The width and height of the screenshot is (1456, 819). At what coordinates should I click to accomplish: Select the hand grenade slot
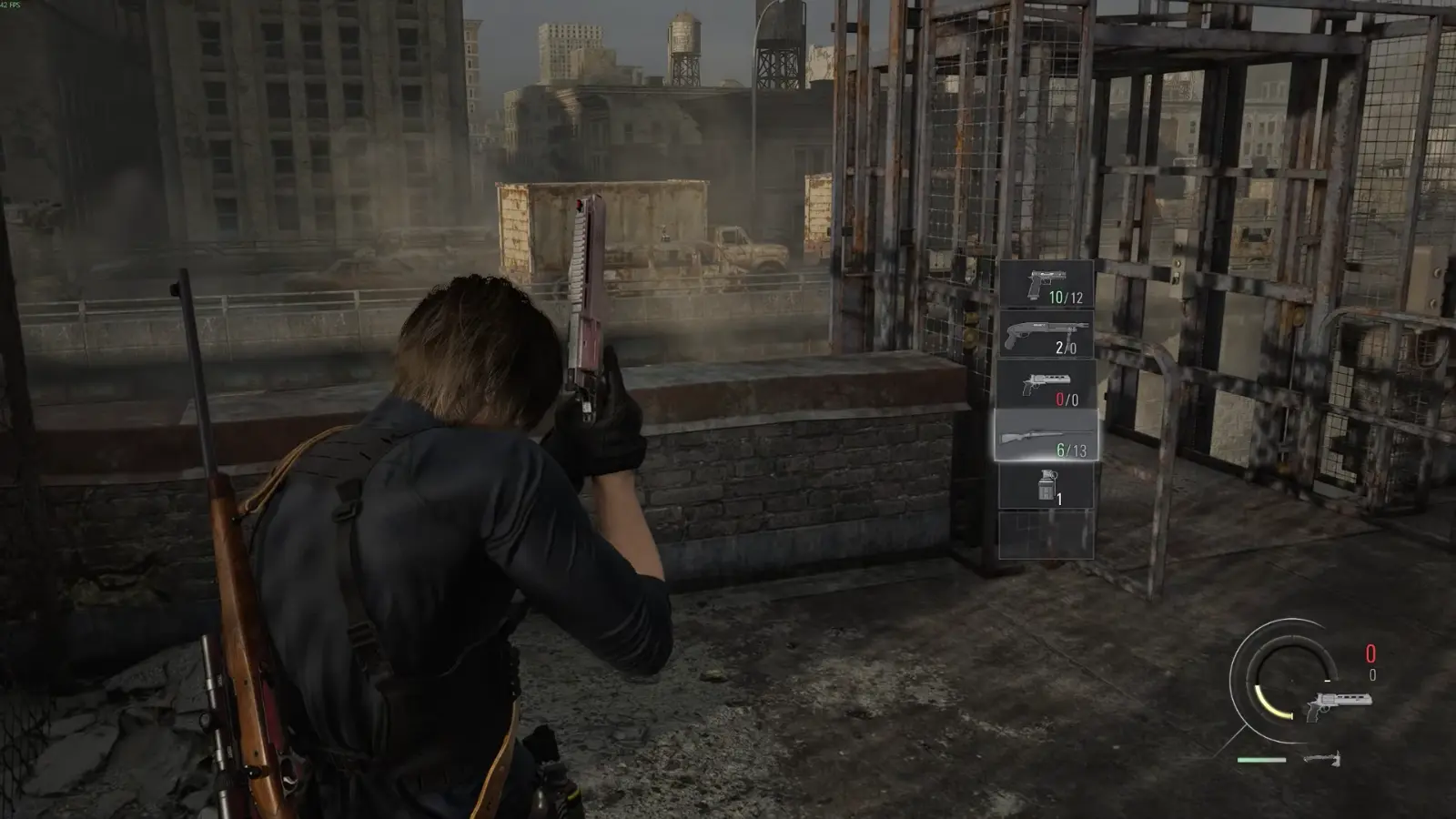coord(1046,486)
